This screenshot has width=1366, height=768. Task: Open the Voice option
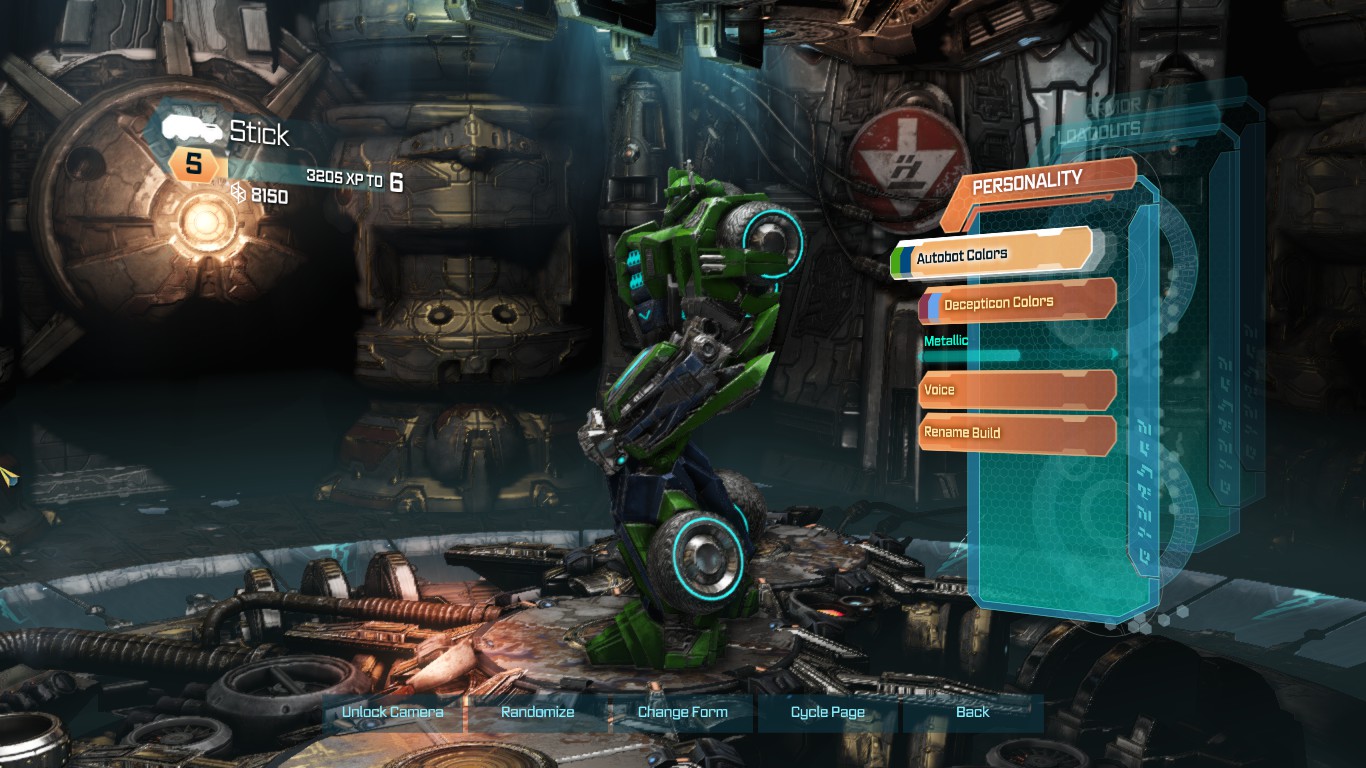point(1015,390)
